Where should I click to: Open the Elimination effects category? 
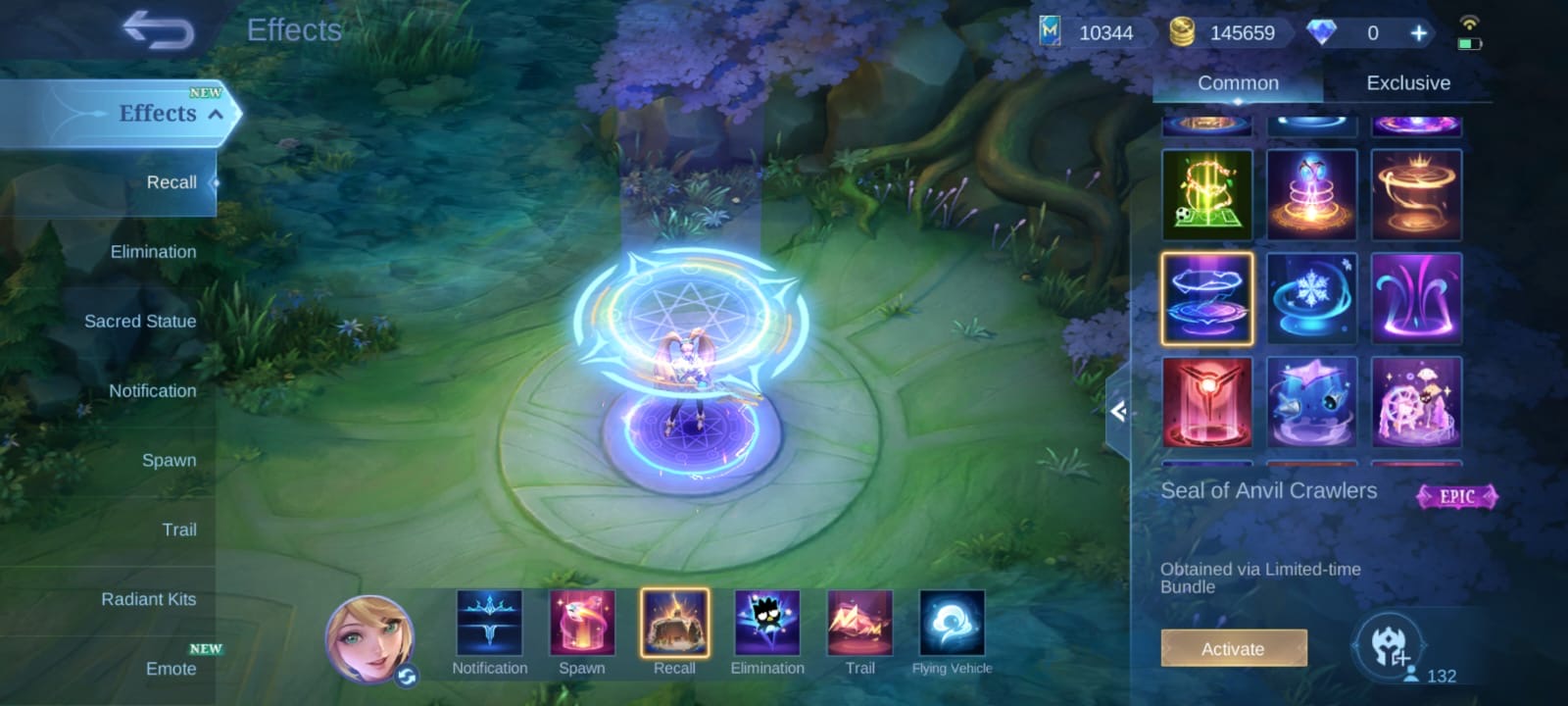tap(153, 252)
